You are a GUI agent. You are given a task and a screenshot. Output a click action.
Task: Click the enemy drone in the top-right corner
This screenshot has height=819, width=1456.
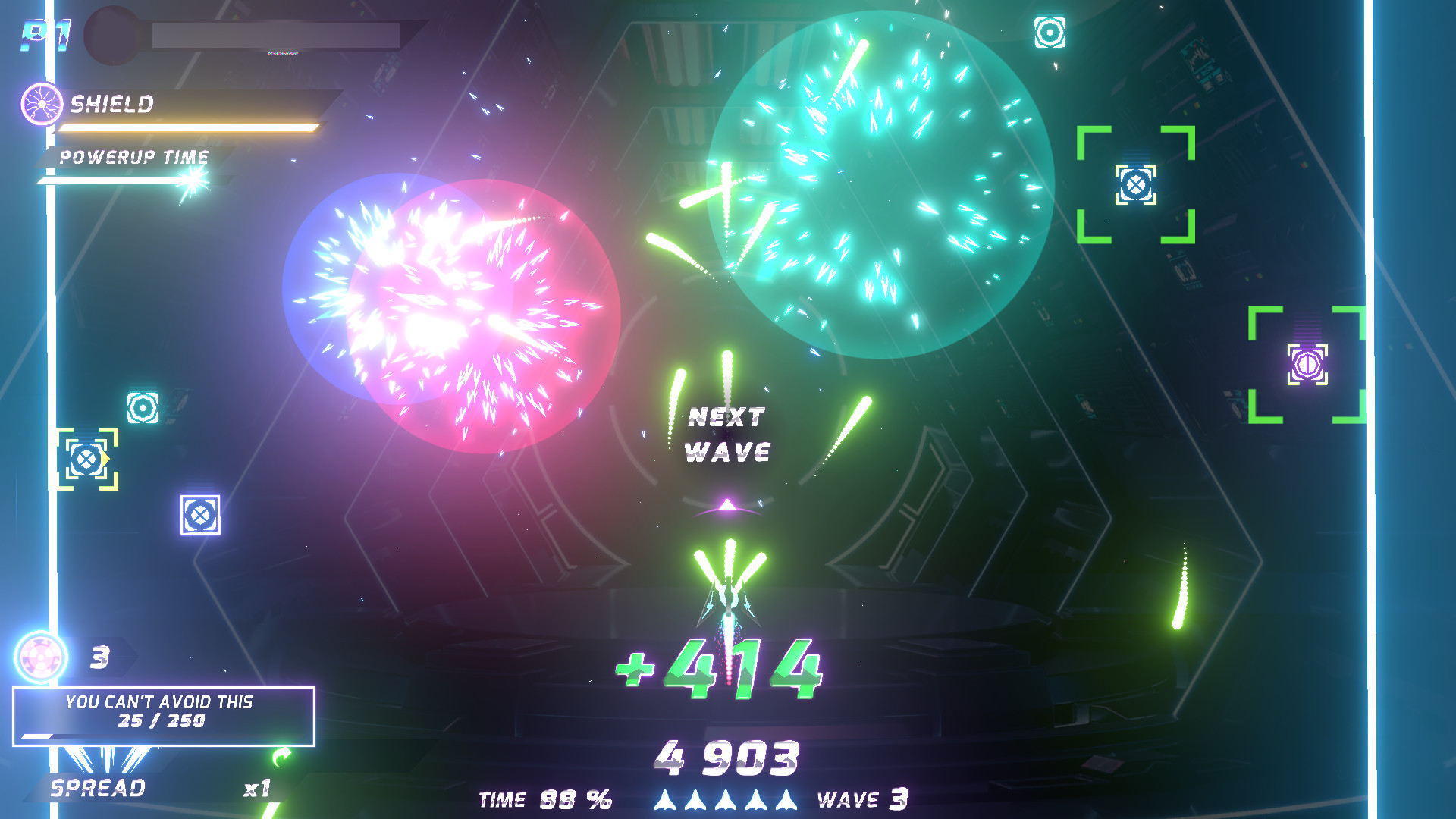pyautogui.click(x=1050, y=33)
